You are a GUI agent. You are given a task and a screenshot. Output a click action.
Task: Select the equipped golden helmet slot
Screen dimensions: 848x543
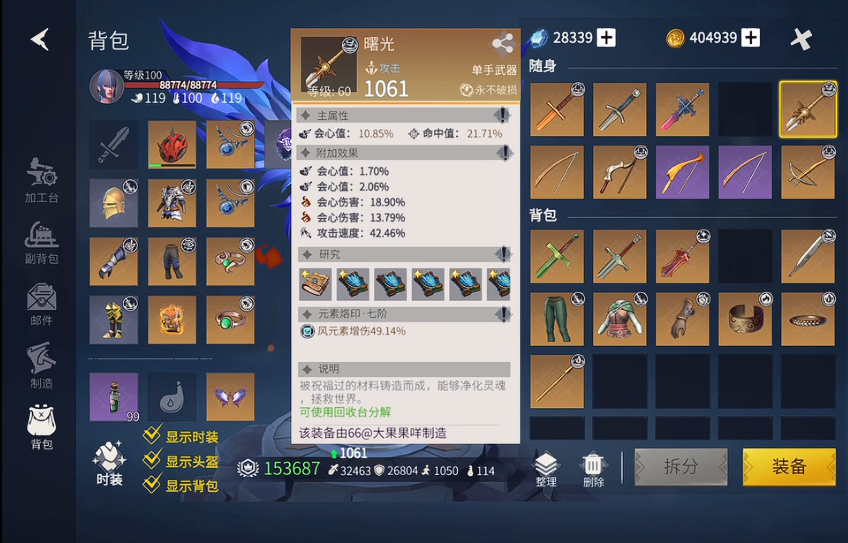point(113,203)
